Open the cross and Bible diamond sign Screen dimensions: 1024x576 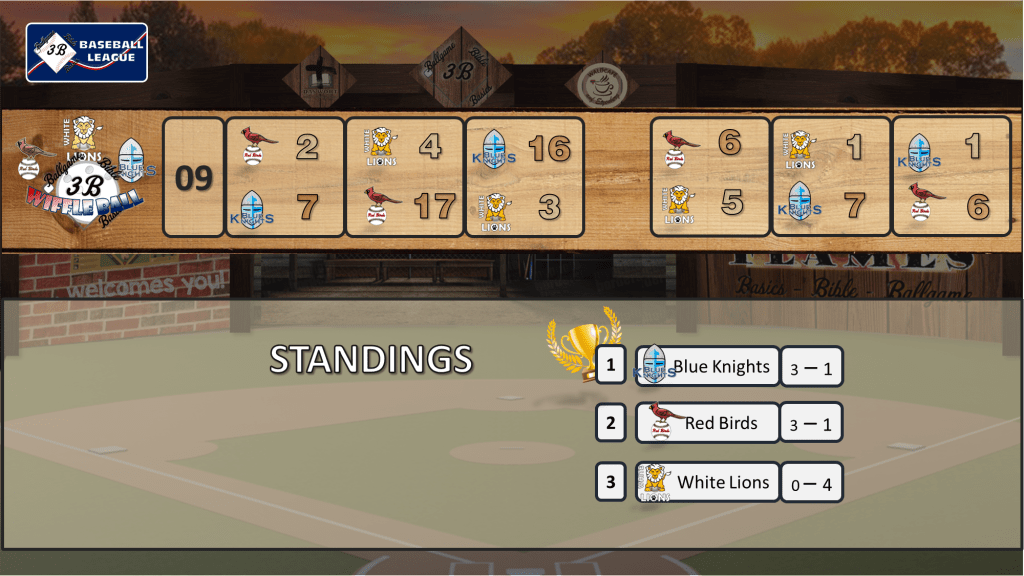tap(319, 78)
